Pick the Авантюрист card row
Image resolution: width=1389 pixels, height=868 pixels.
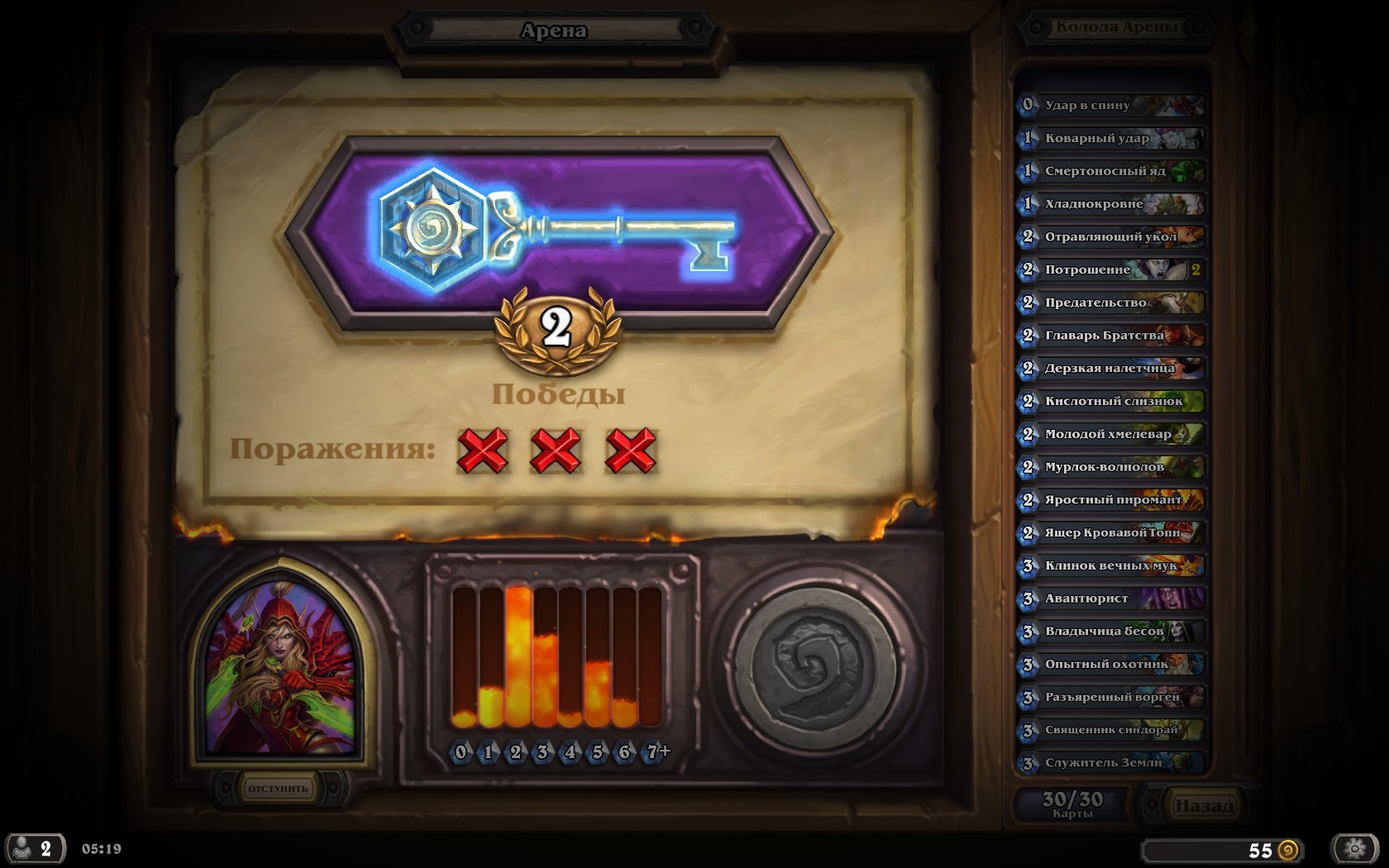pos(1110,599)
